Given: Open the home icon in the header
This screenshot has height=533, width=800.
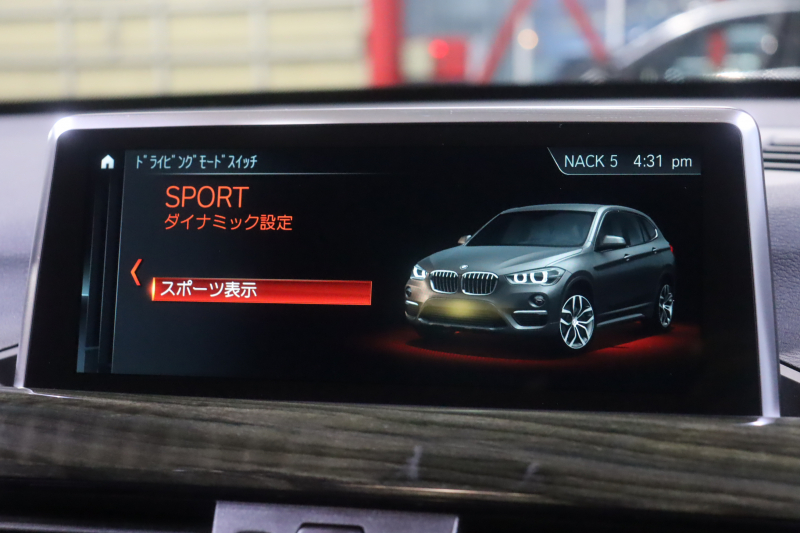Looking at the screenshot, I should [x=108, y=162].
